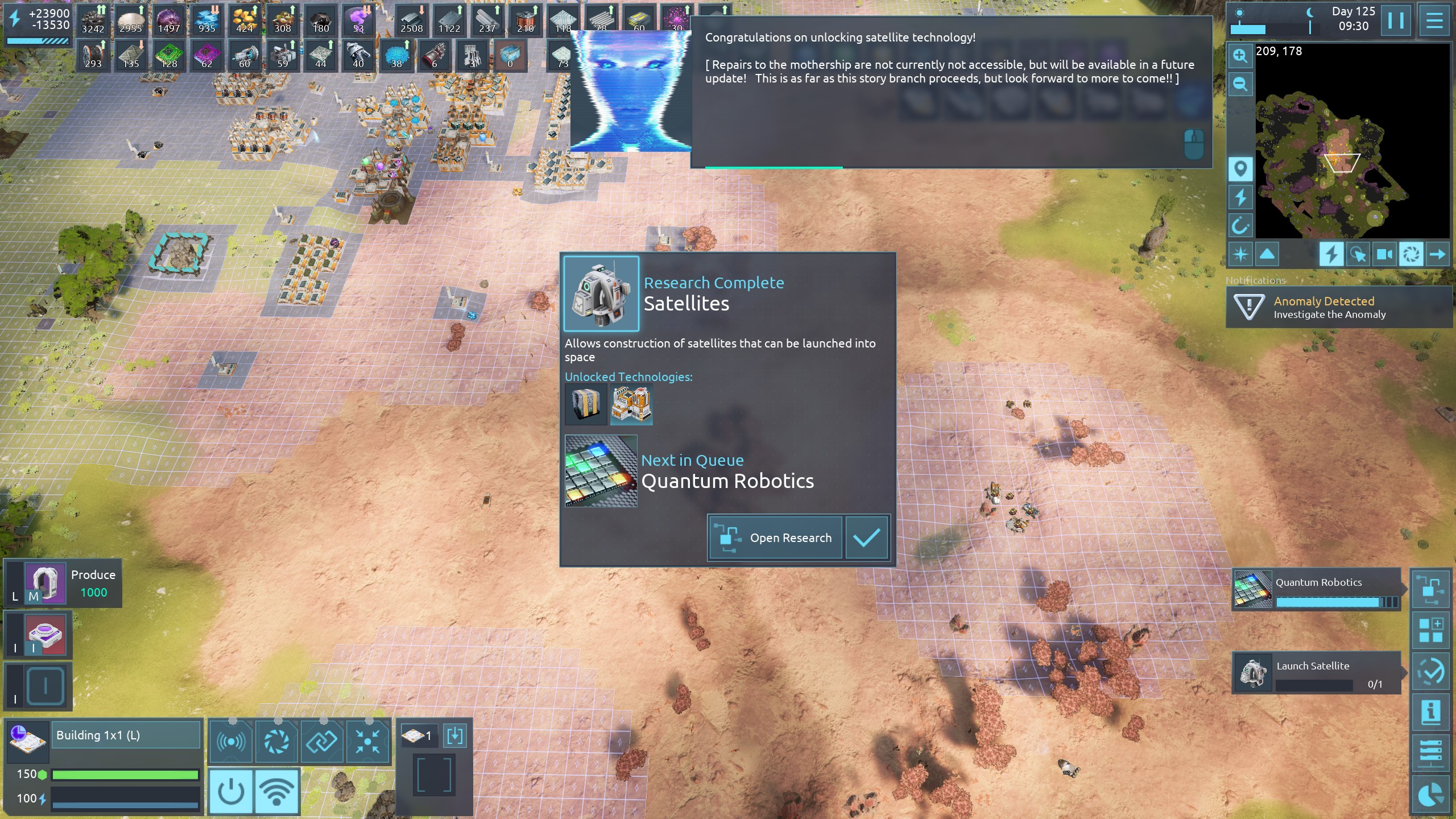Select the chain link behavior button
Viewport: 1456px width, 819px height.
tap(322, 741)
